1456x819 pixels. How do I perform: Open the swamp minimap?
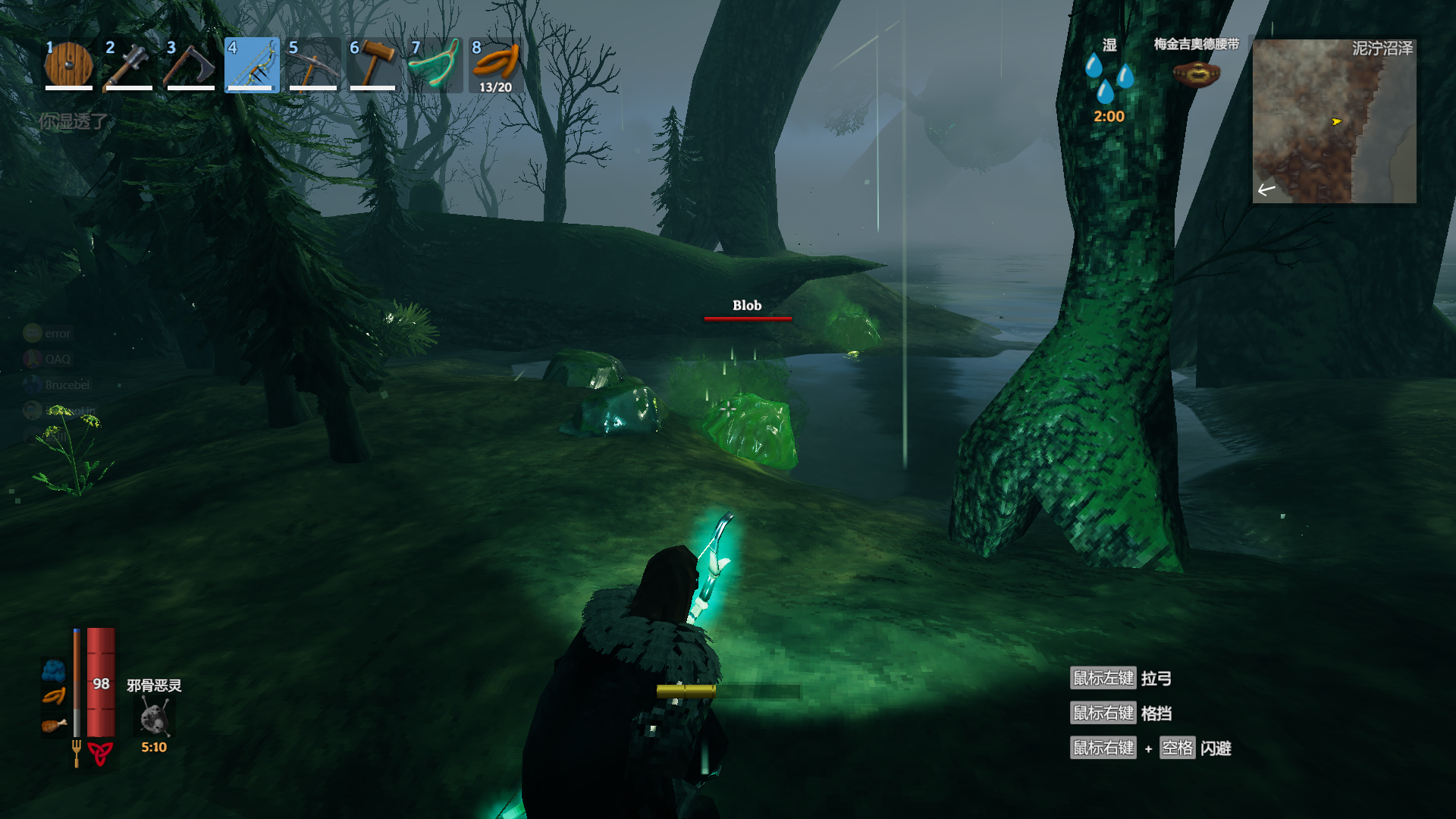coord(1334,121)
